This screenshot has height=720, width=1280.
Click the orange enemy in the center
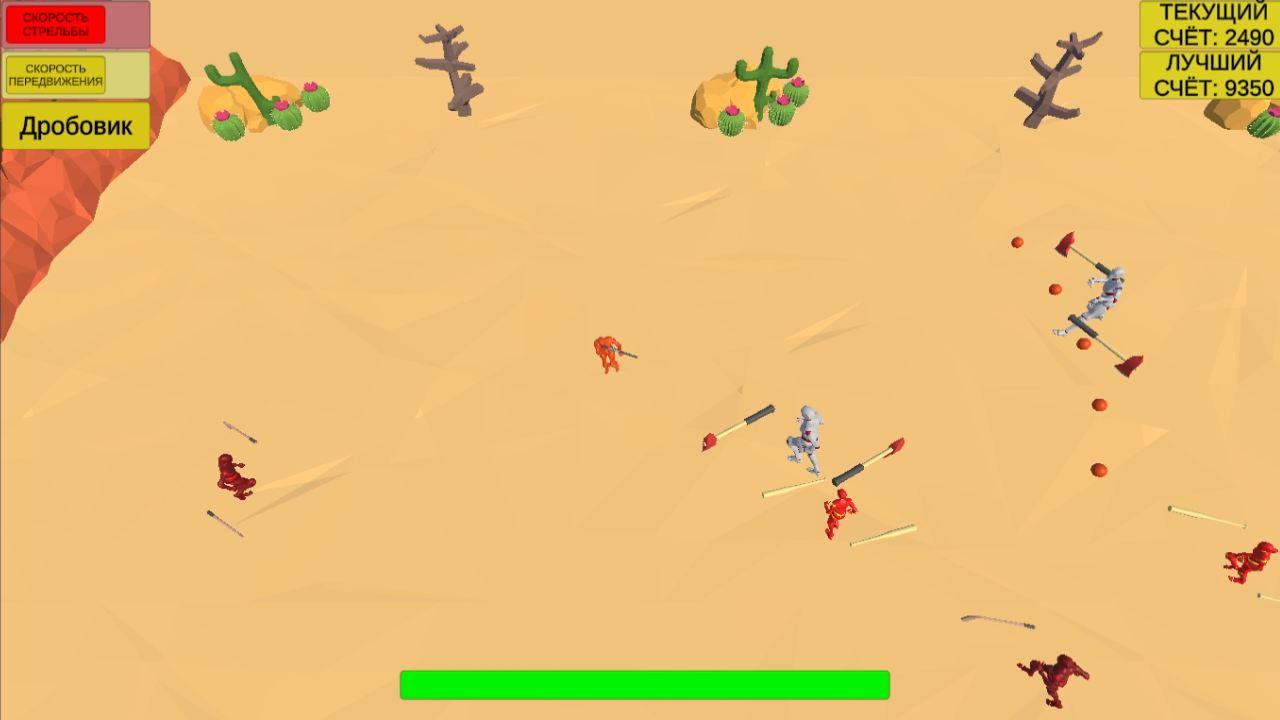[610, 355]
